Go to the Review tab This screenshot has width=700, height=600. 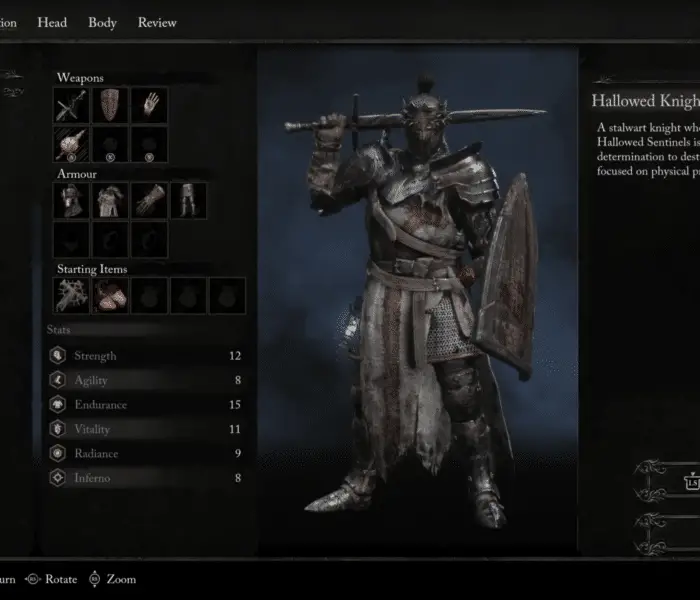(x=157, y=23)
